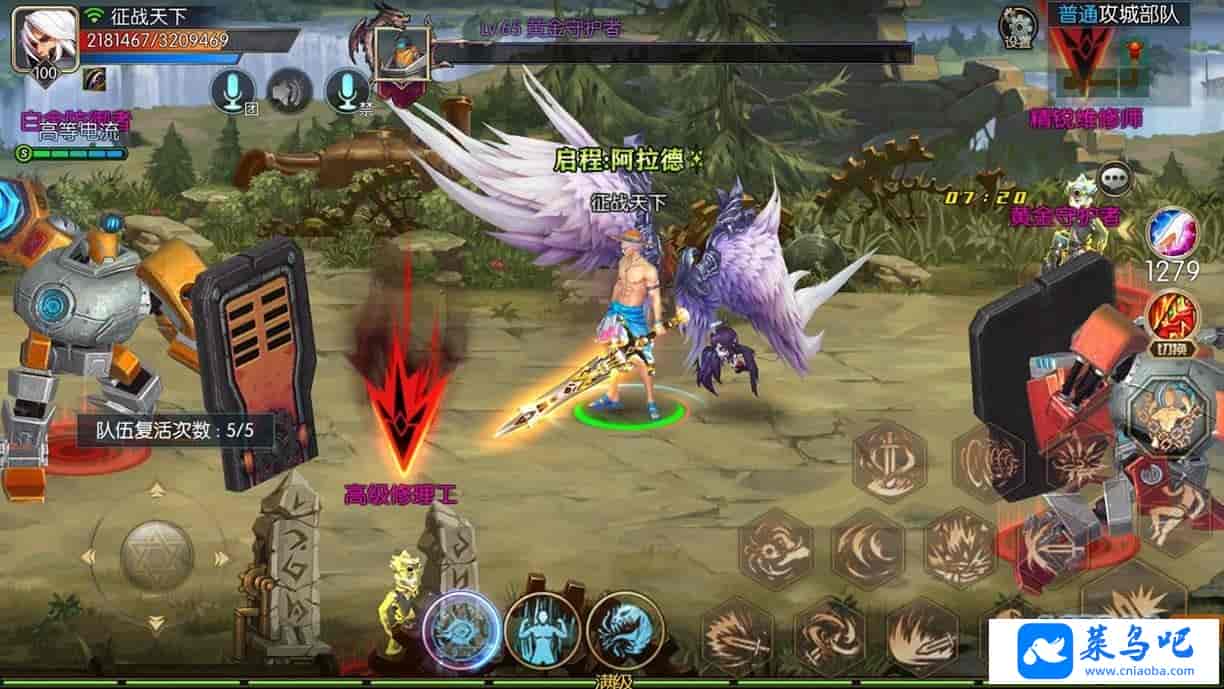Toggle the team voice microphone
The image size is (1224, 689).
pyautogui.click(x=233, y=92)
